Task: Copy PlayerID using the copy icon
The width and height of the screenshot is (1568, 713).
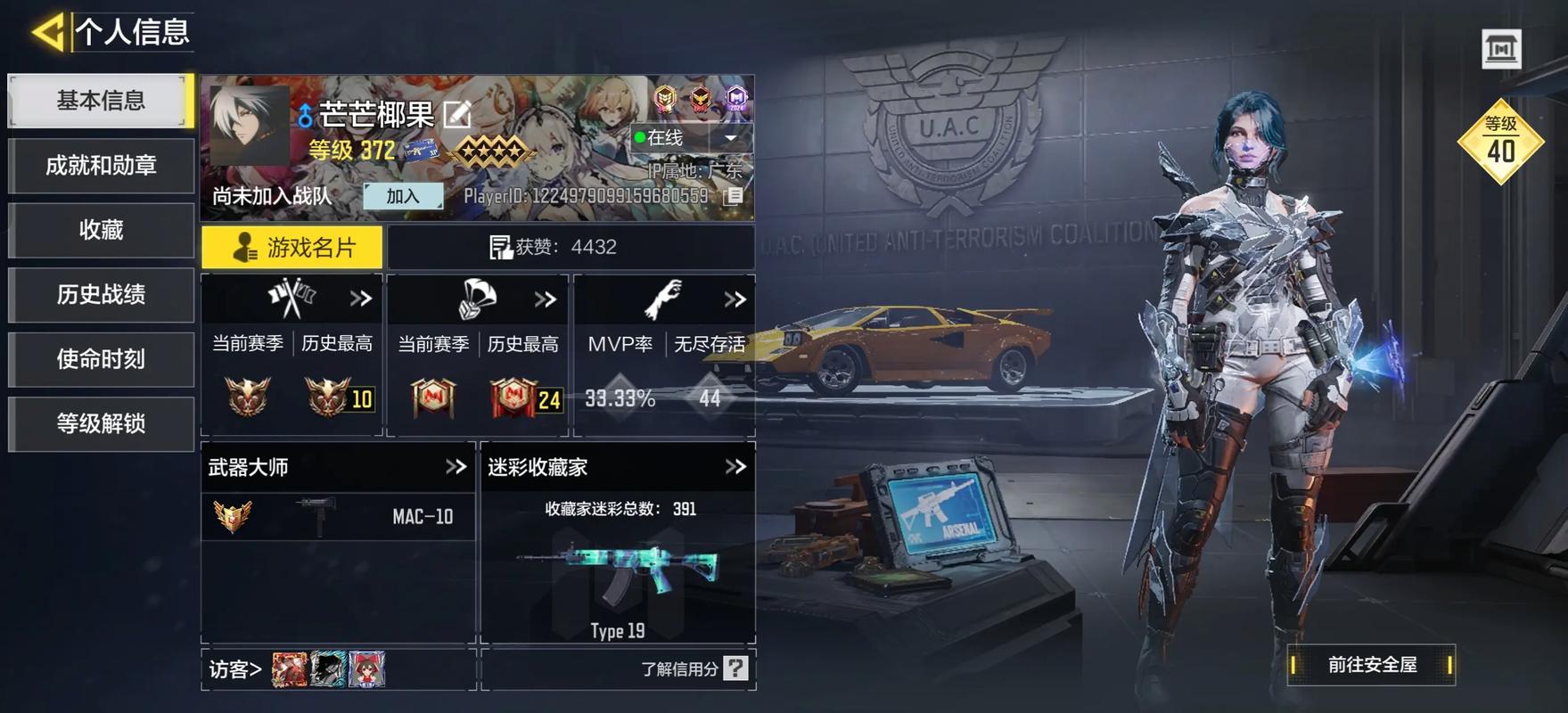Action: click(734, 195)
